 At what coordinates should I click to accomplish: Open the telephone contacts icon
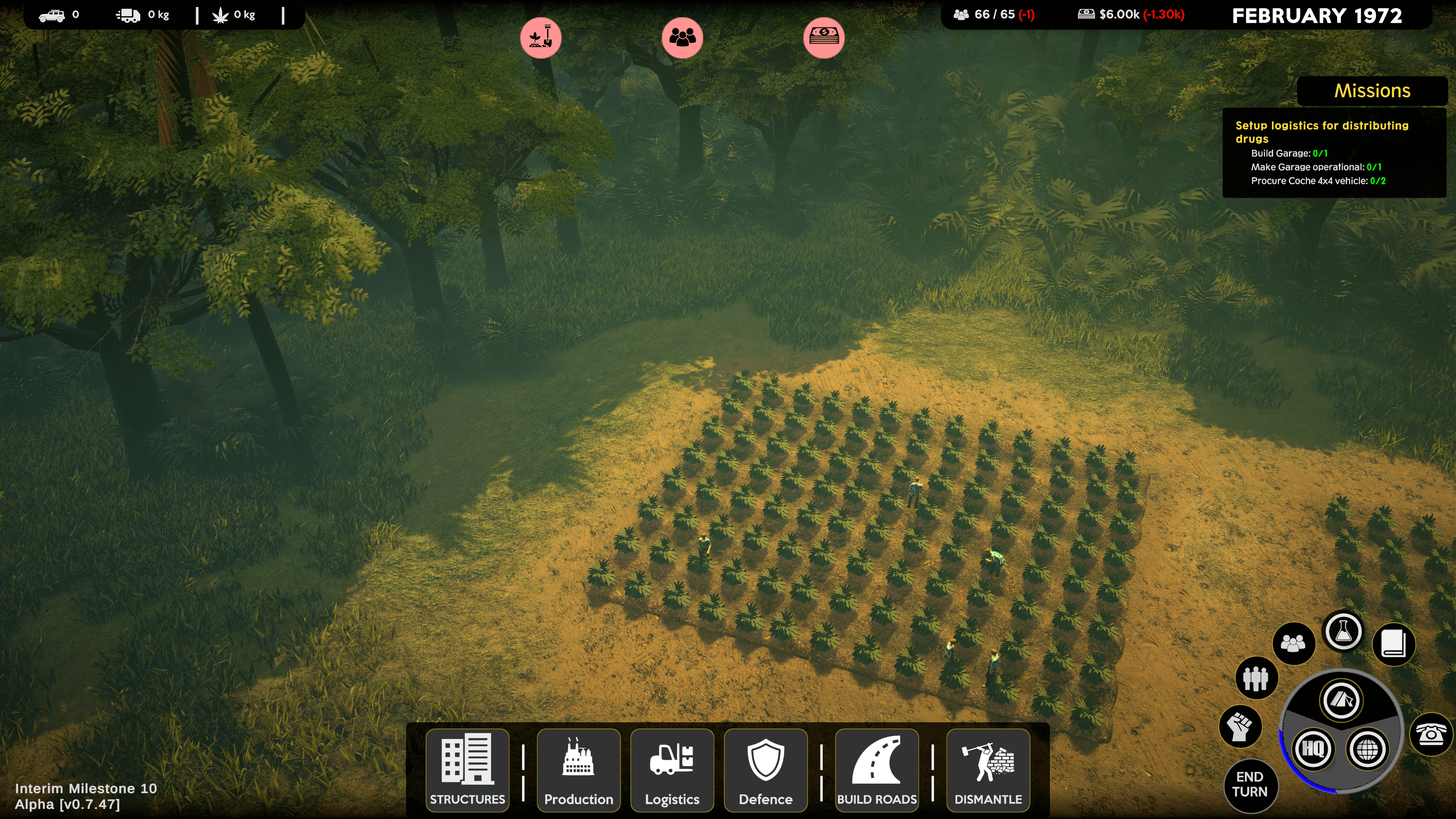click(1430, 734)
